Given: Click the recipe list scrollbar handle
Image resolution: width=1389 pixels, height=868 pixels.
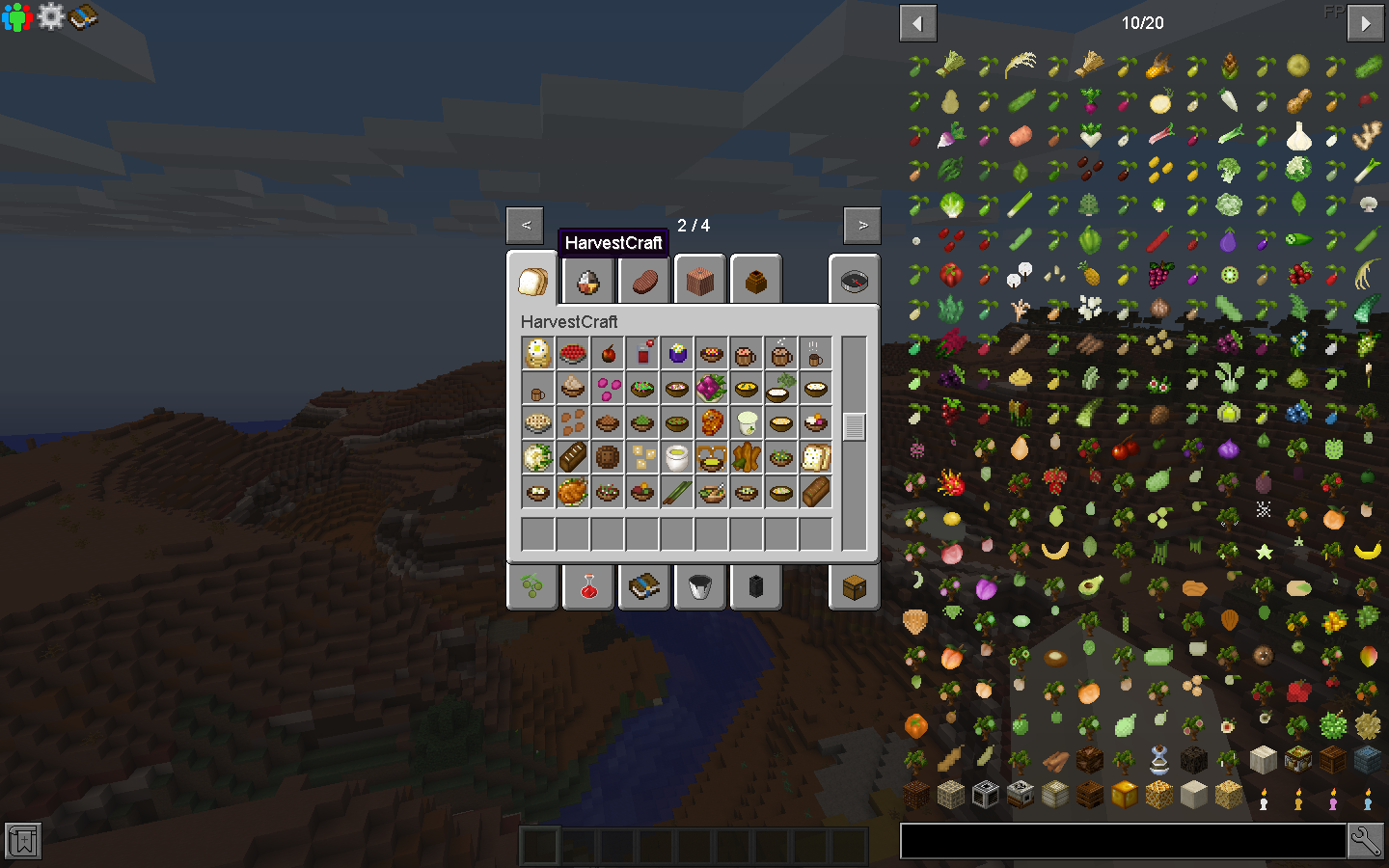Looking at the screenshot, I should coord(853,424).
